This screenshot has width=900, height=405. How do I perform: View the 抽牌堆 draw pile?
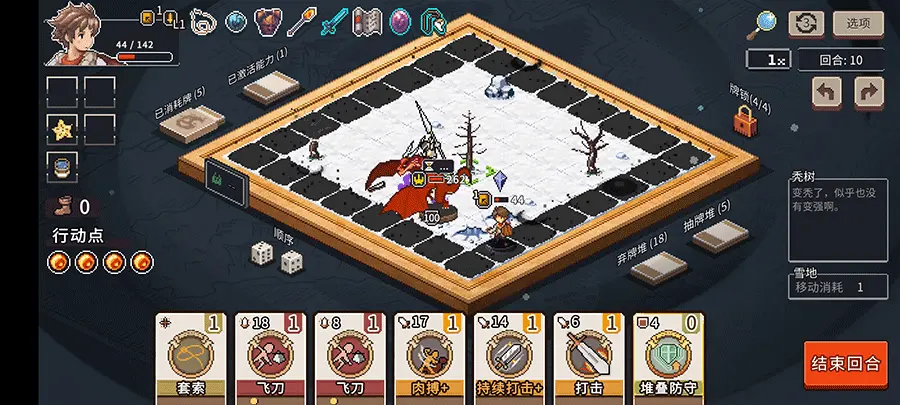coord(721,235)
